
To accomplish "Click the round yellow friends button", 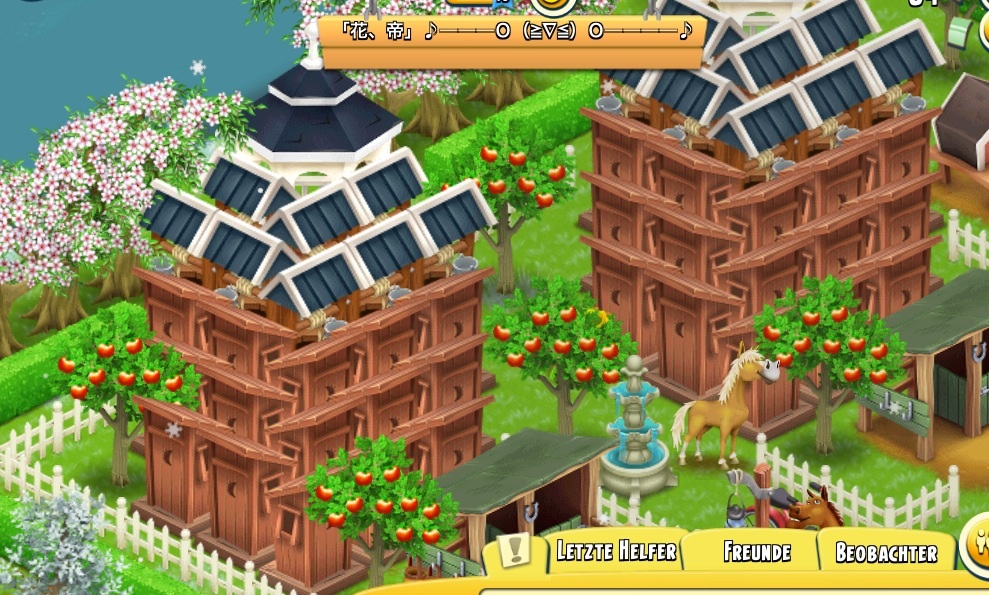I will click(x=977, y=547).
